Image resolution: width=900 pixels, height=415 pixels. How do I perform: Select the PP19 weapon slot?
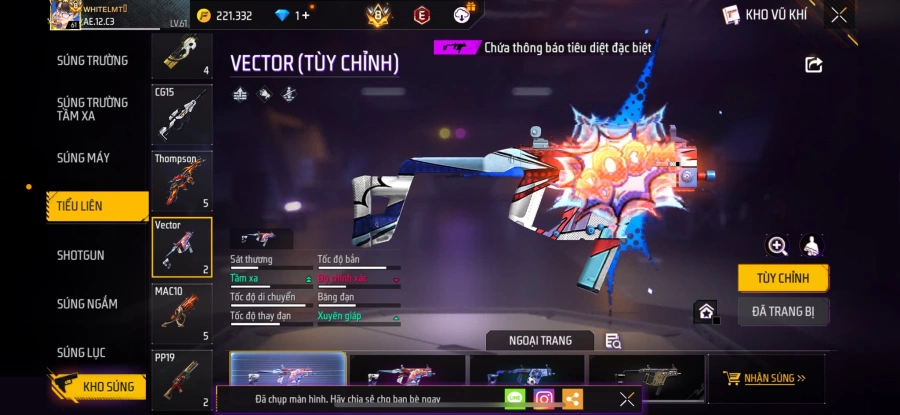[x=182, y=379]
